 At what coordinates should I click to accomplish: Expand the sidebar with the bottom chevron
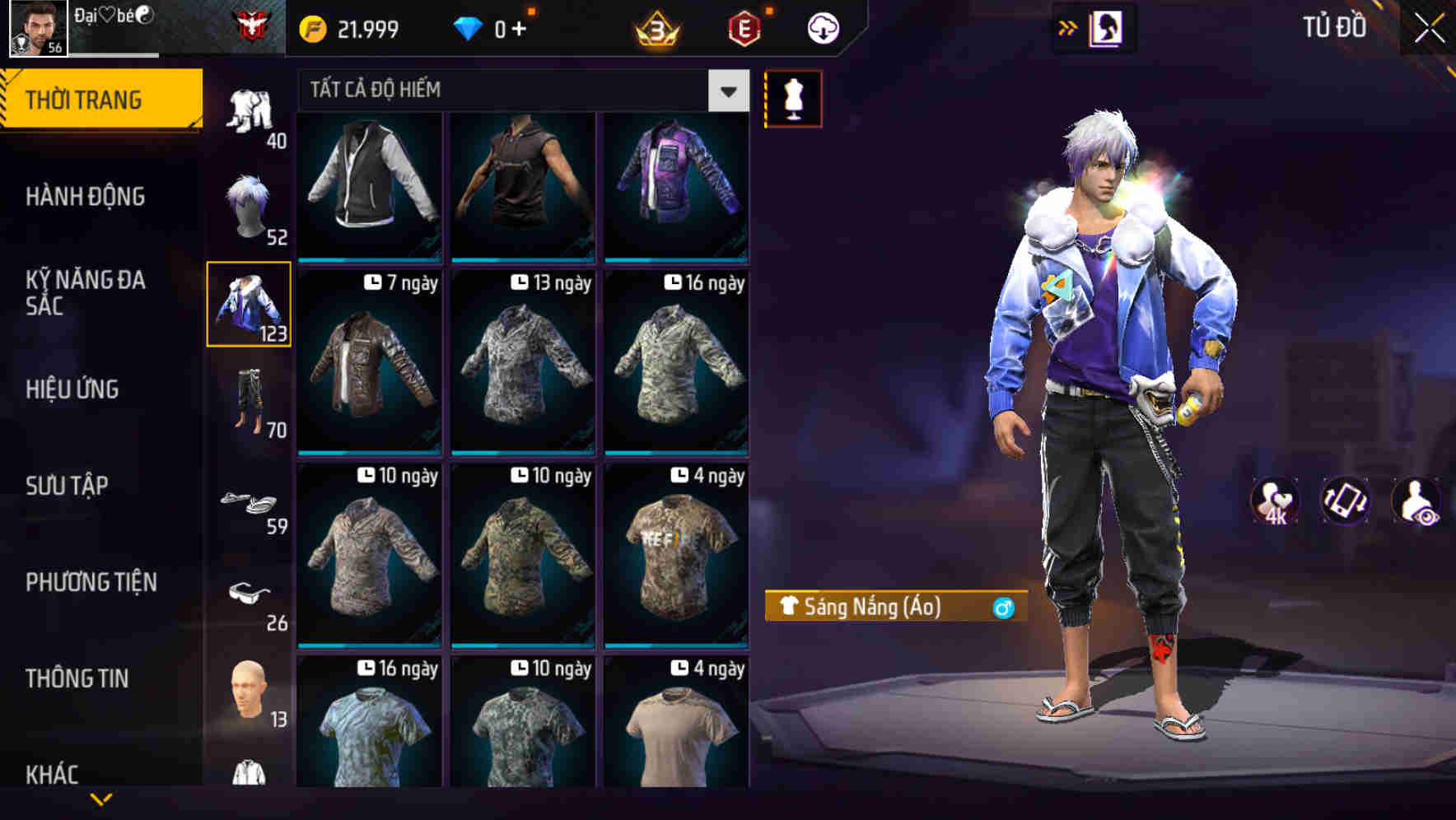point(101,800)
